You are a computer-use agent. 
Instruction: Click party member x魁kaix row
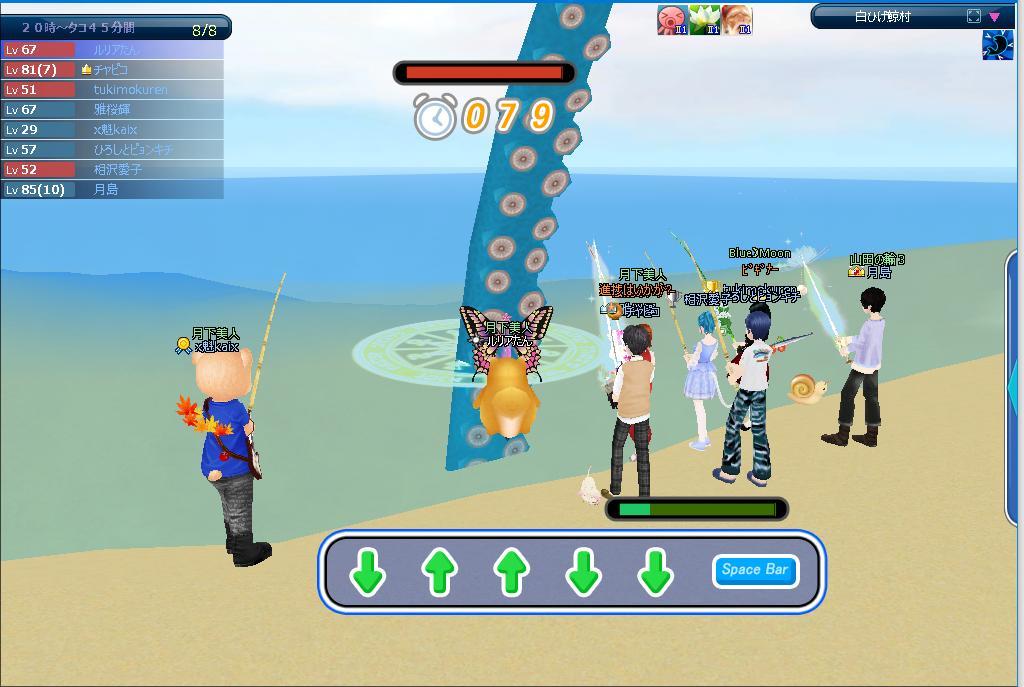[x=112, y=130]
